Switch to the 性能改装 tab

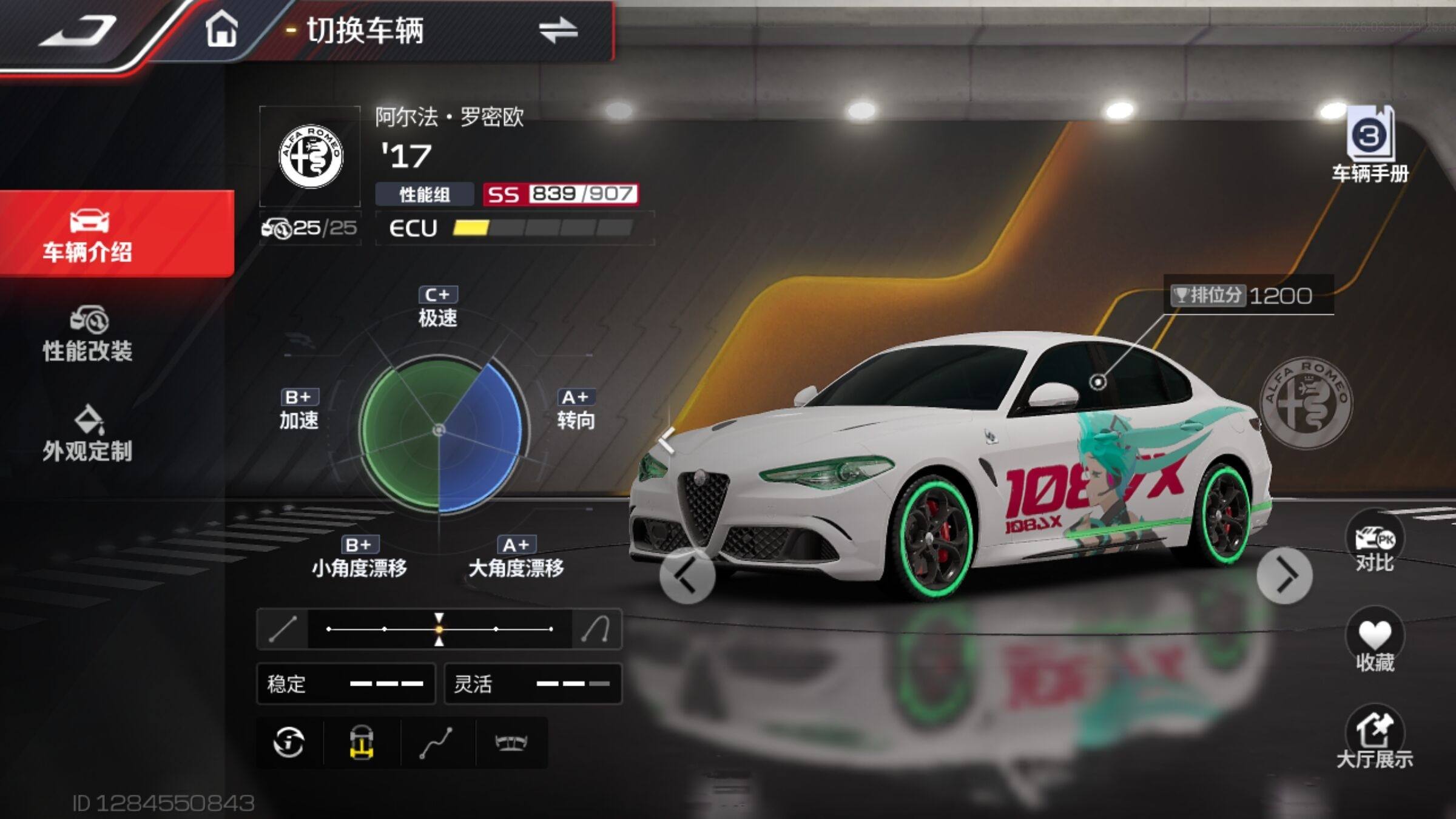(x=88, y=335)
